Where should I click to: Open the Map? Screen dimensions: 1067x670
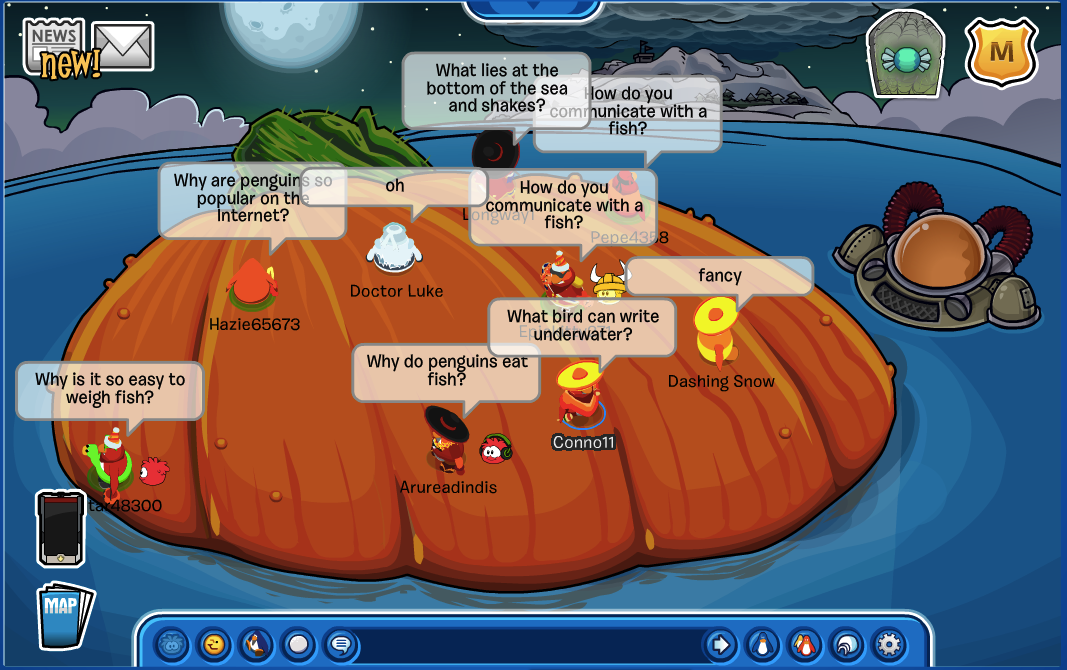(x=64, y=613)
